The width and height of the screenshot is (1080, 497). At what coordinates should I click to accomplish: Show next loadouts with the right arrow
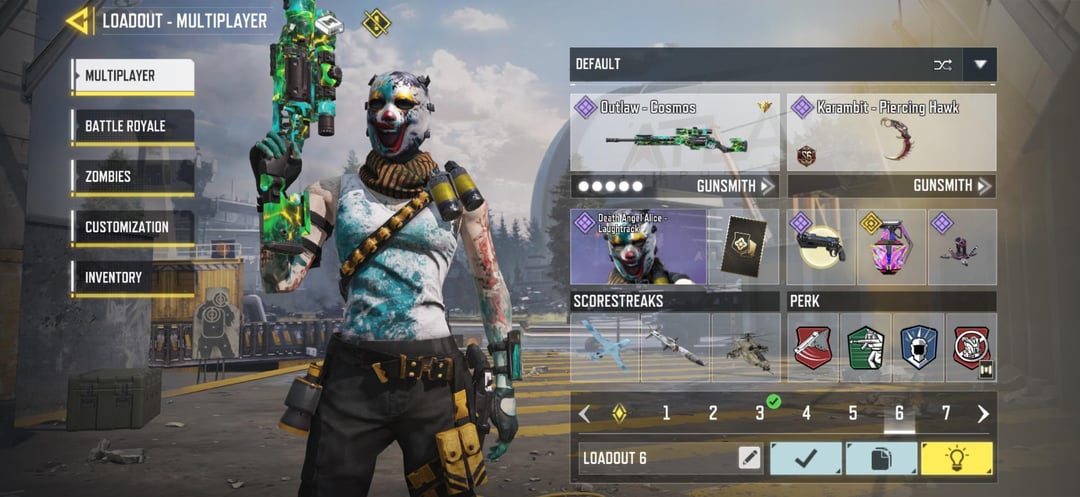point(983,413)
